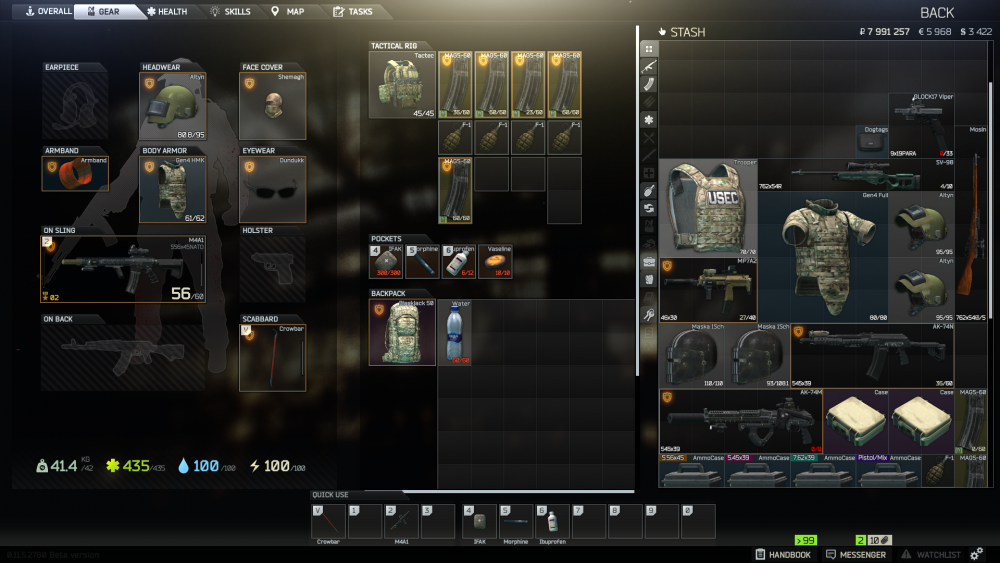Click the Back button
The image size is (1000, 563).
(936, 12)
